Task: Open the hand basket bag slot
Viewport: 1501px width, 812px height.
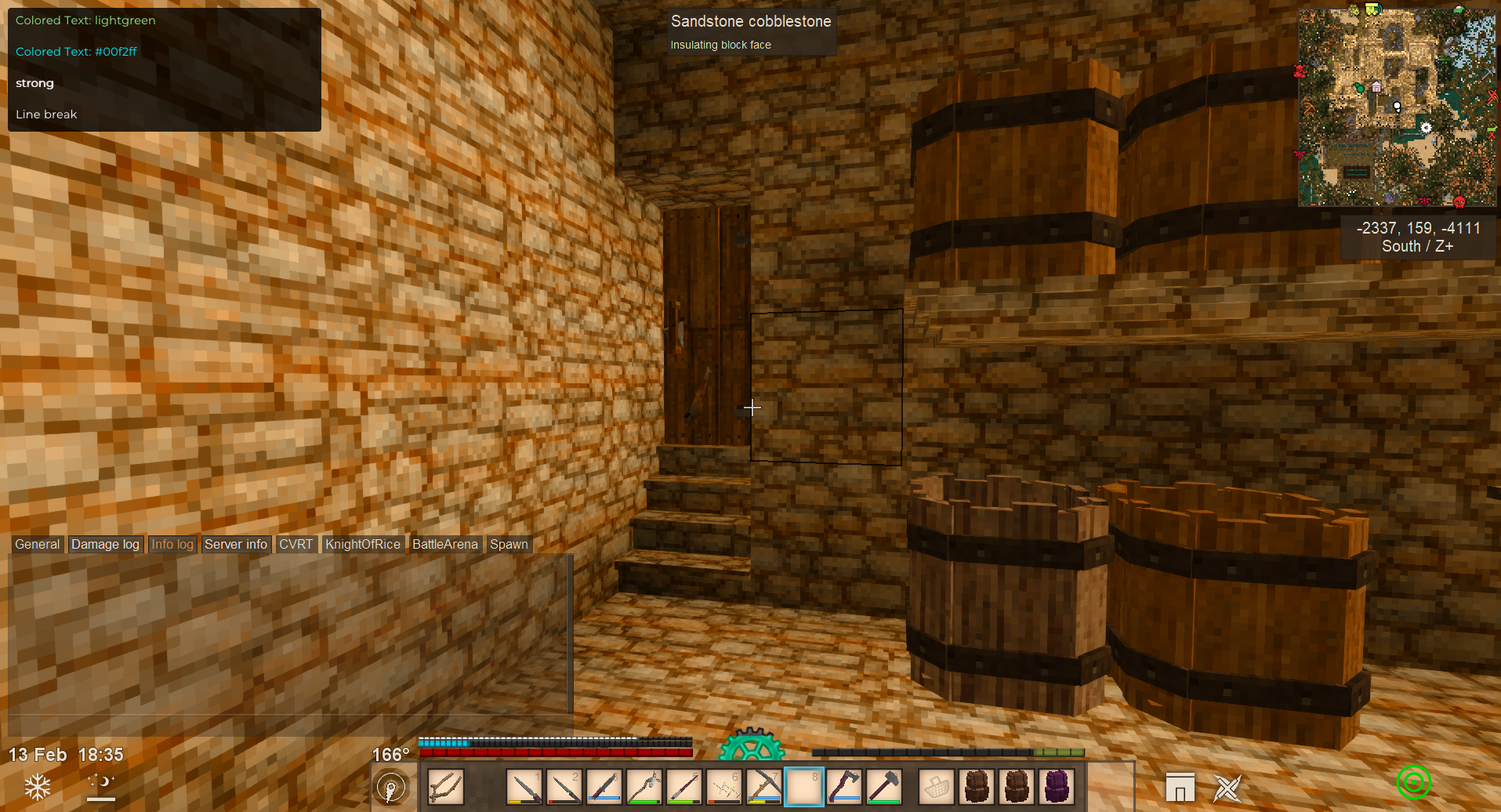Action: 936,787
